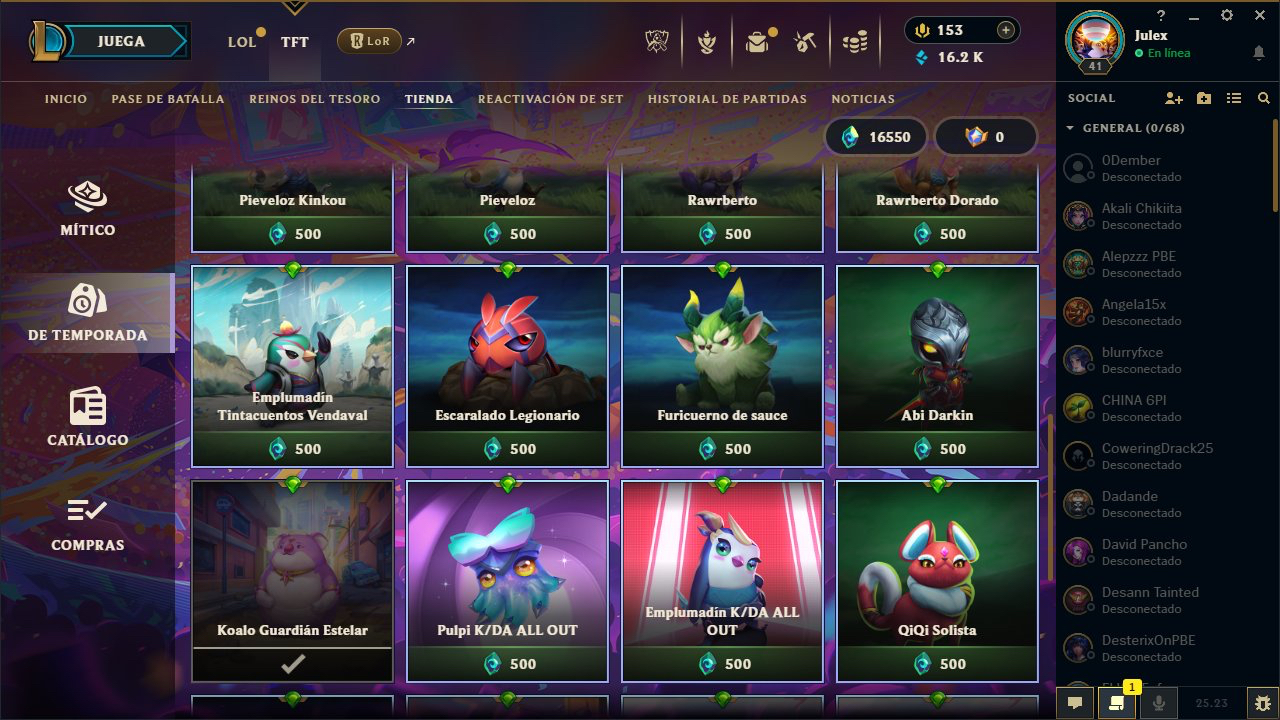Start a match with the JUEGA button
Viewport: 1280px width, 720px height.
121,42
